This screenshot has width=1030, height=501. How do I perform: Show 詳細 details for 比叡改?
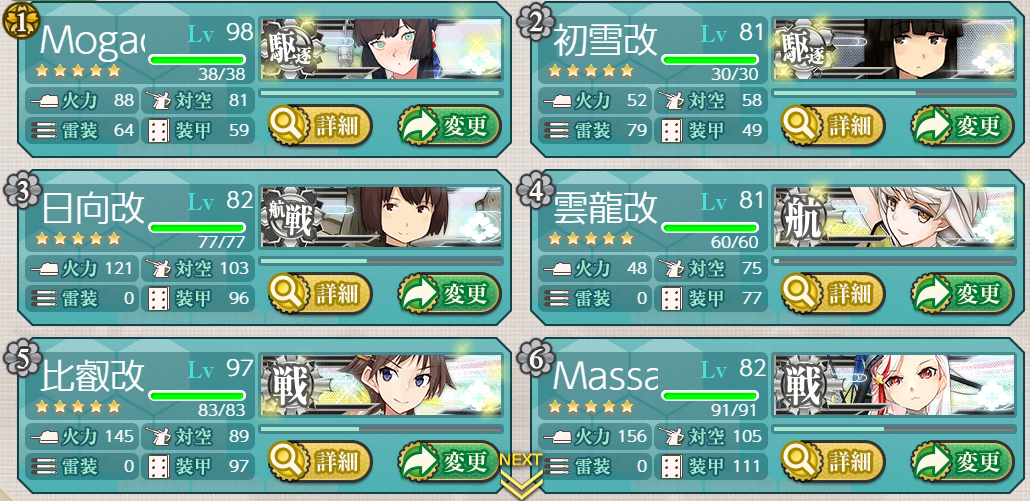point(320,462)
